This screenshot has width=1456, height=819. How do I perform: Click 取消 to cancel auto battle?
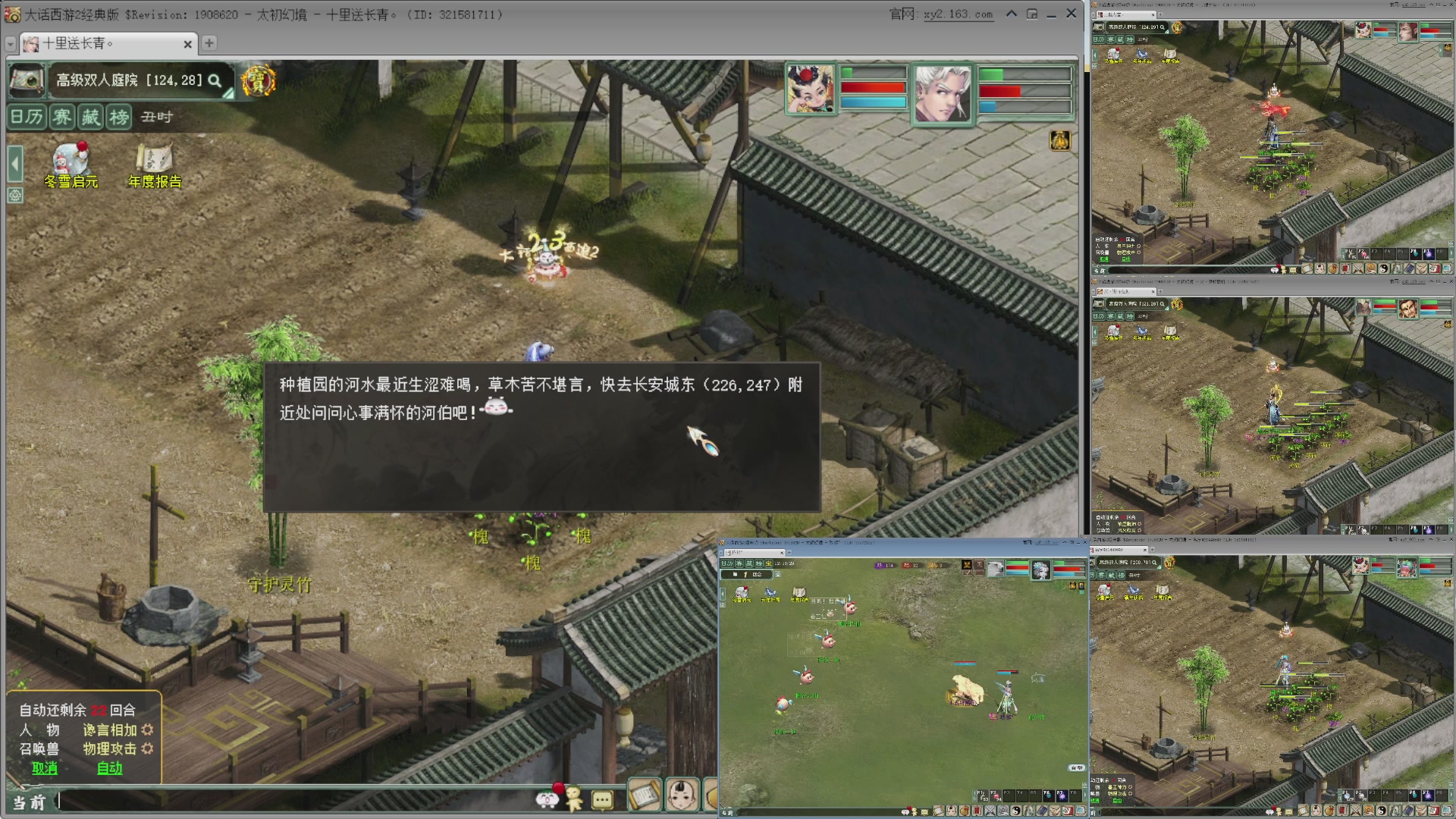(x=44, y=768)
